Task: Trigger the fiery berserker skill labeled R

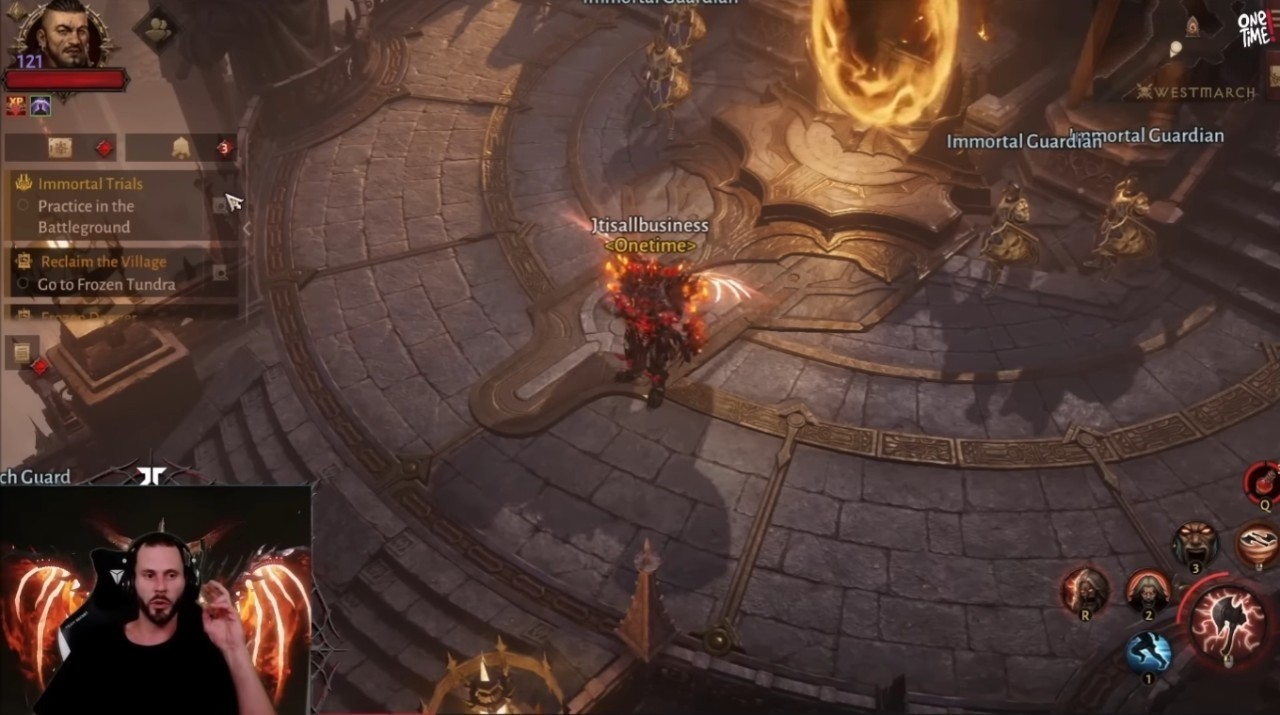Action: pos(1085,590)
